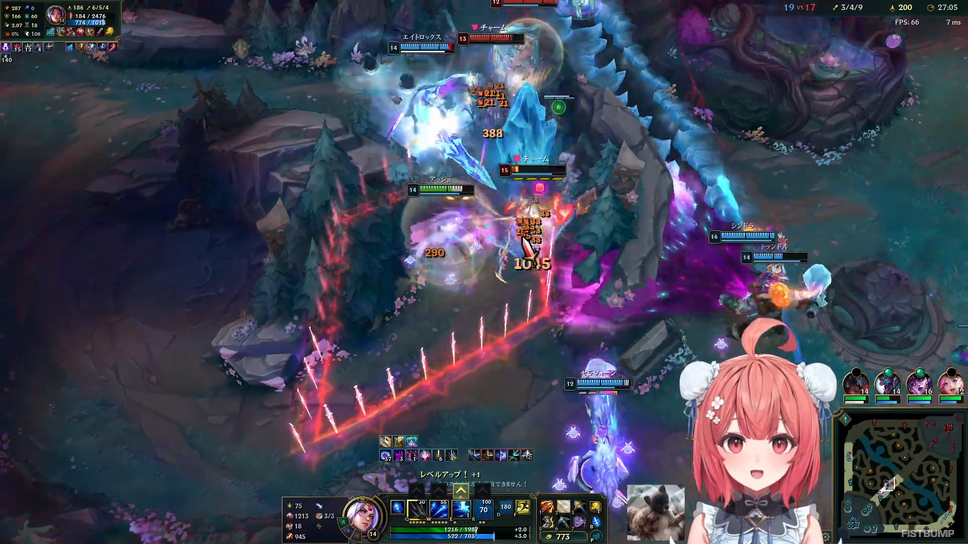Use the yellow trinket ward item slot
968x544 pixels.
click(x=597, y=507)
